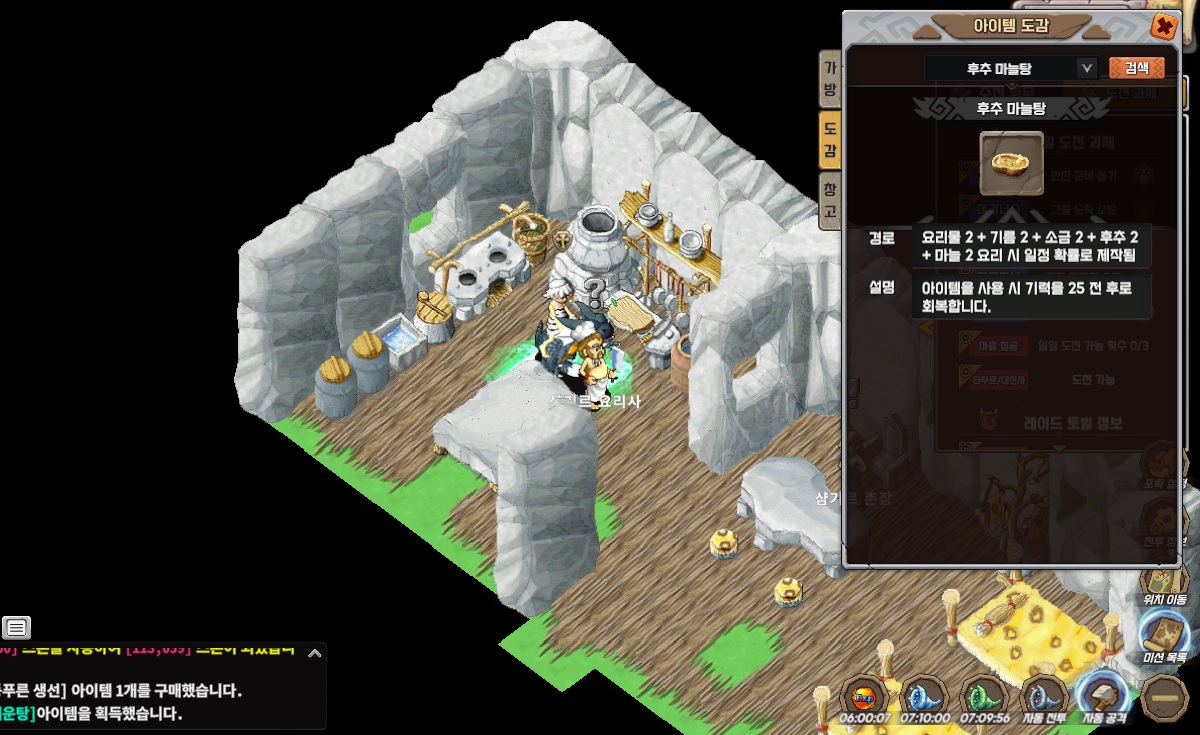Open the 미션 목록 mission list

[x=1164, y=636]
